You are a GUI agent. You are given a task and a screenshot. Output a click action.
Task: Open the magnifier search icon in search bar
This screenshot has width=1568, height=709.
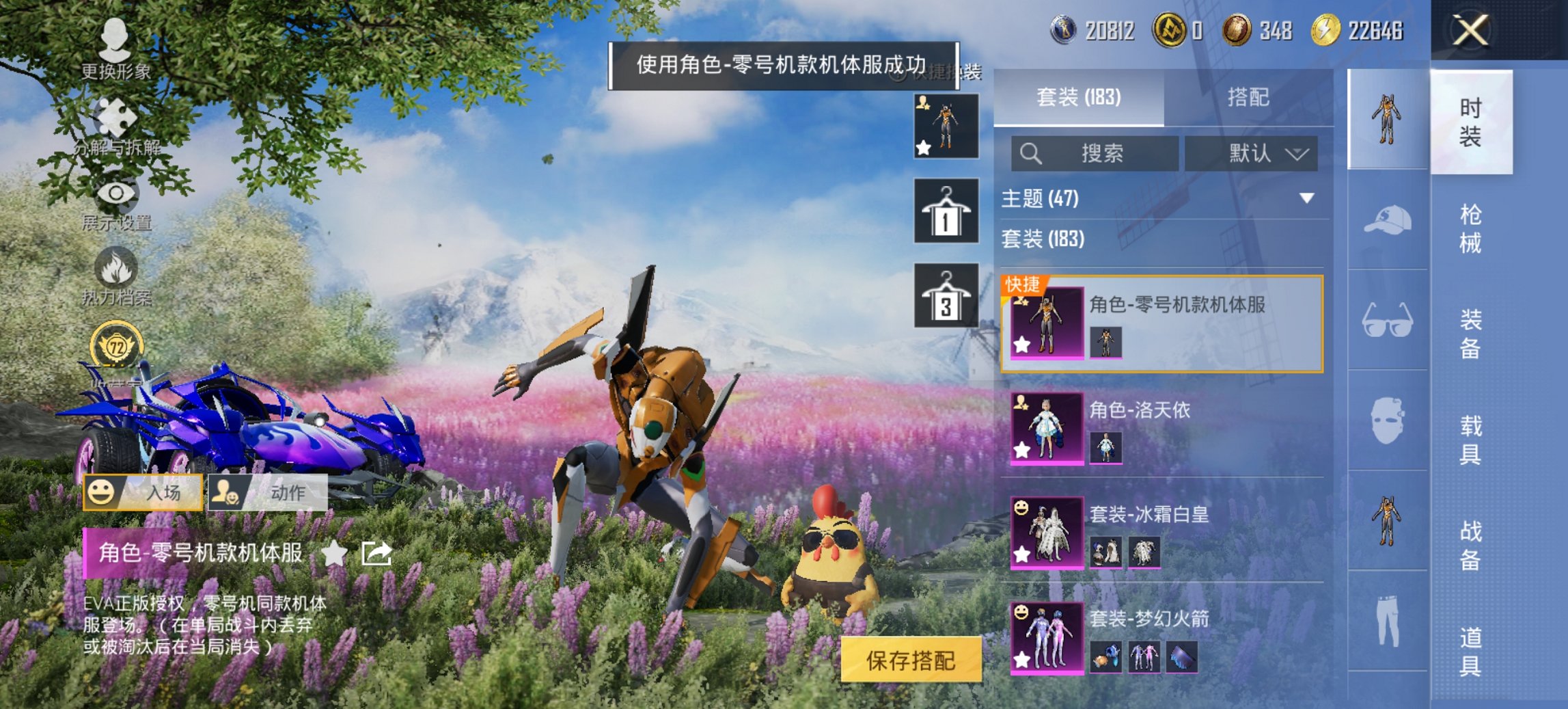point(1032,153)
